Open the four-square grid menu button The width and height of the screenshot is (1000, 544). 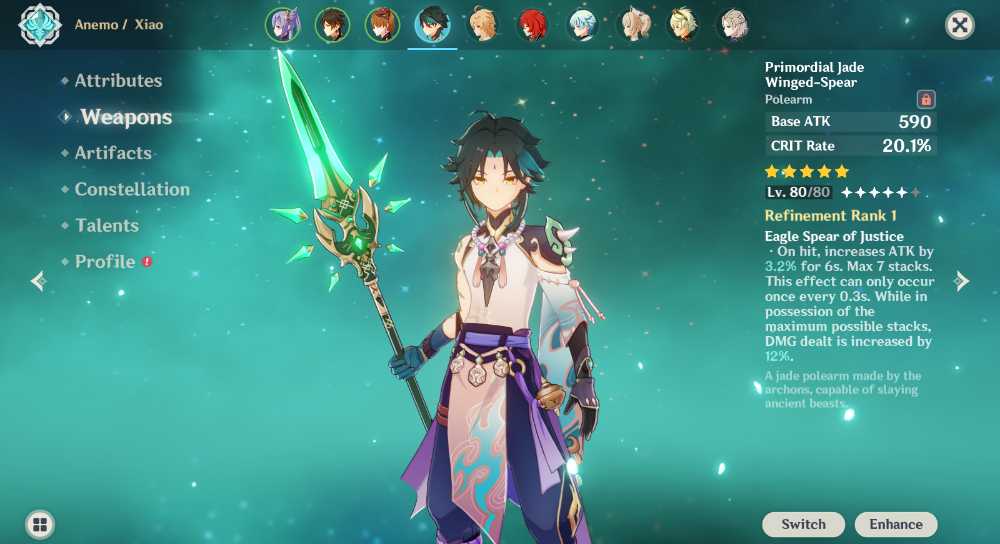point(40,524)
